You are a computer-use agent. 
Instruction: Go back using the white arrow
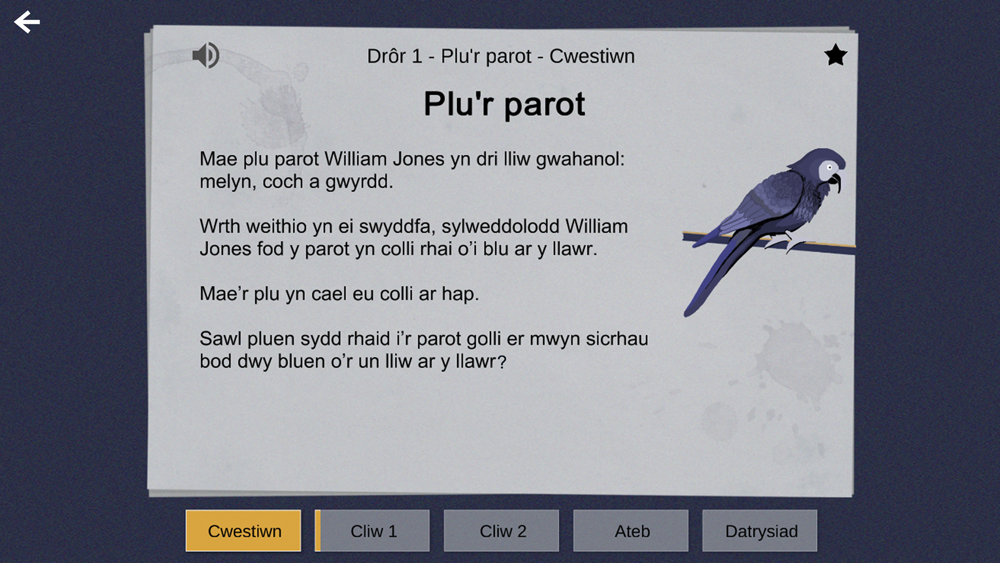point(27,22)
